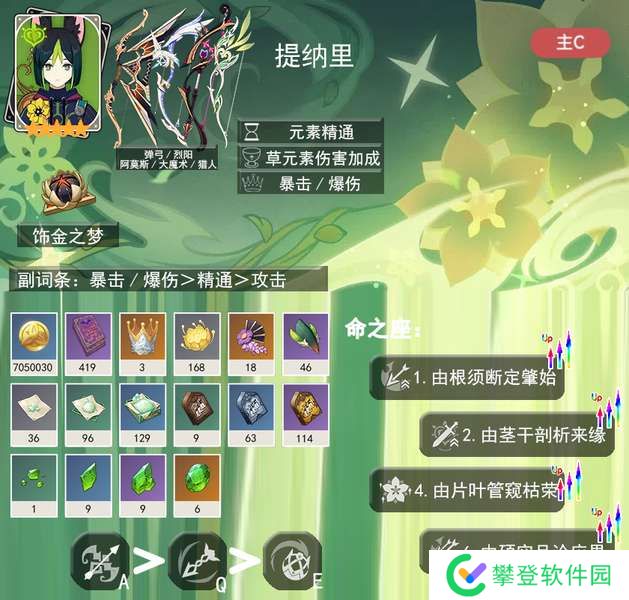Click the red 主C role badge
The image size is (629, 600).
tap(570, 42)
